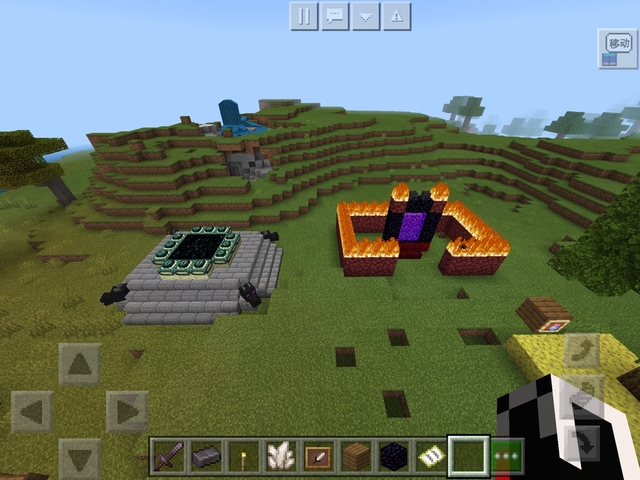Pause the game with the pause button
The height and width of the screenshot is (480, 640).
coord(305,16)
